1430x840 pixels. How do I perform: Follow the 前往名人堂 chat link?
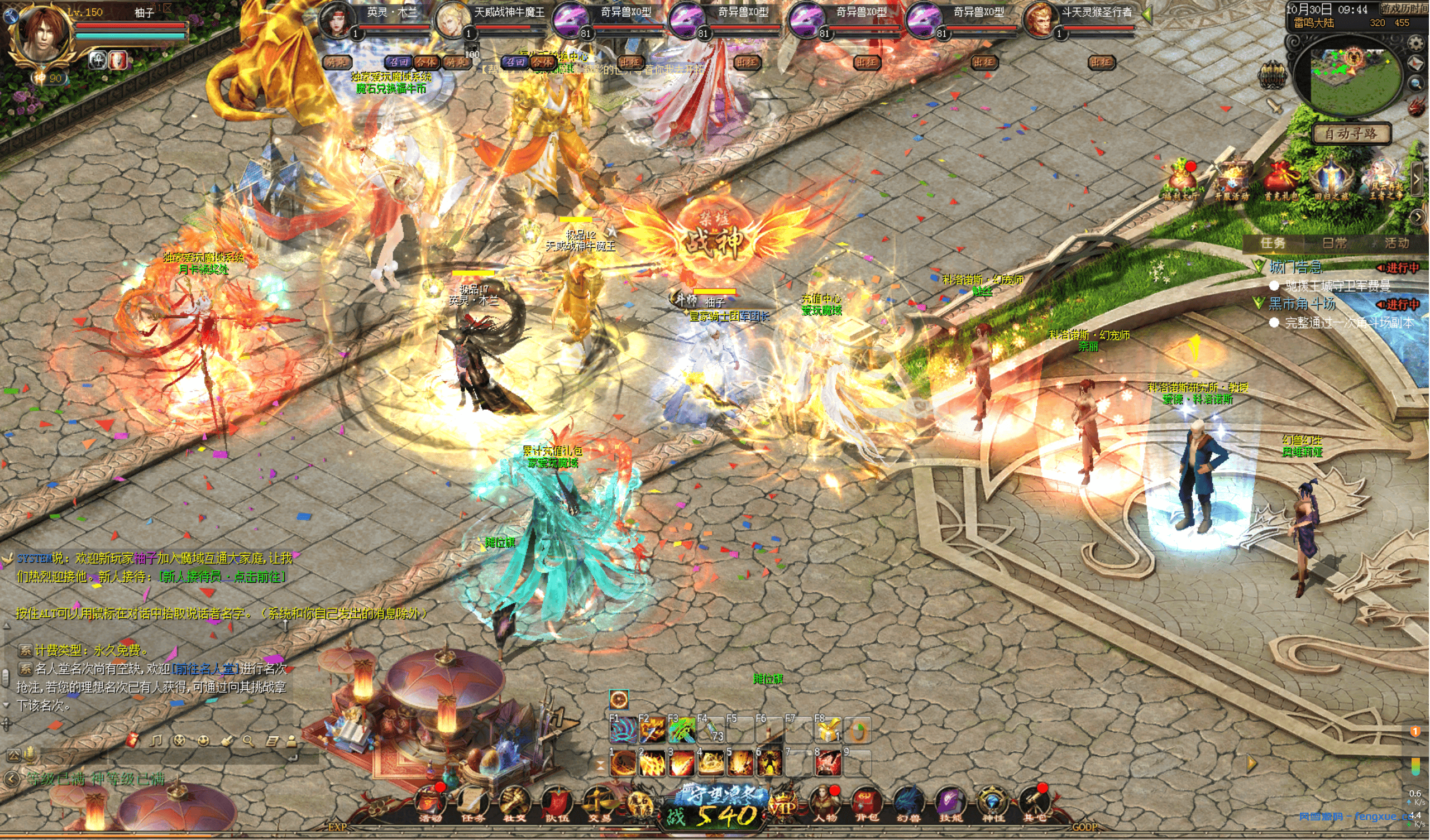205,669
